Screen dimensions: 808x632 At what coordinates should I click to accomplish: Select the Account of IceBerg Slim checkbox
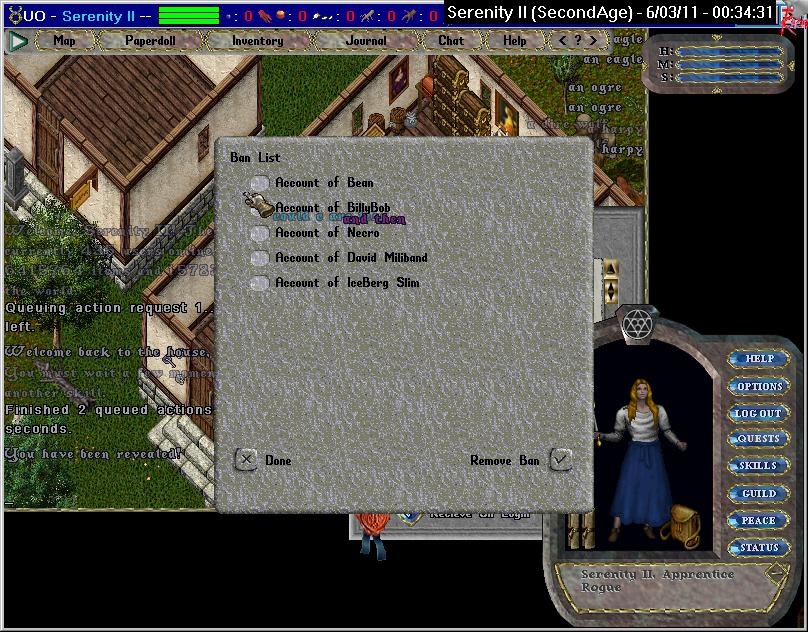click(260, 283)
